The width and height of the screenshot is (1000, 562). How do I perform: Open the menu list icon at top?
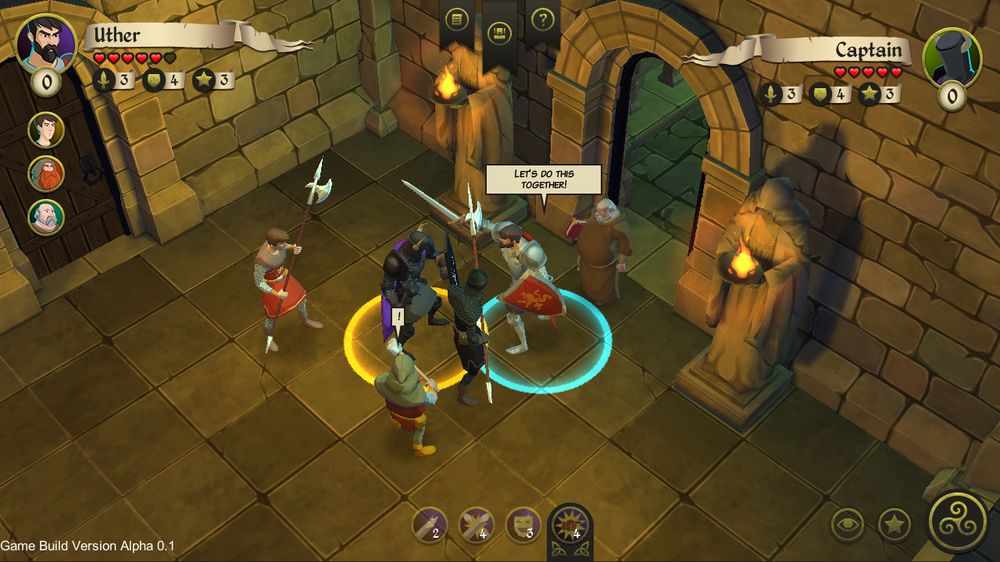coord(456,19)
